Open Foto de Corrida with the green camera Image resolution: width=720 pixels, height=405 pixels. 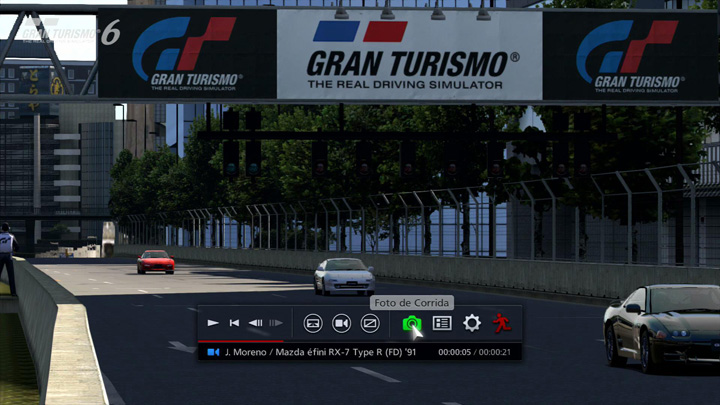pos(411,323)
